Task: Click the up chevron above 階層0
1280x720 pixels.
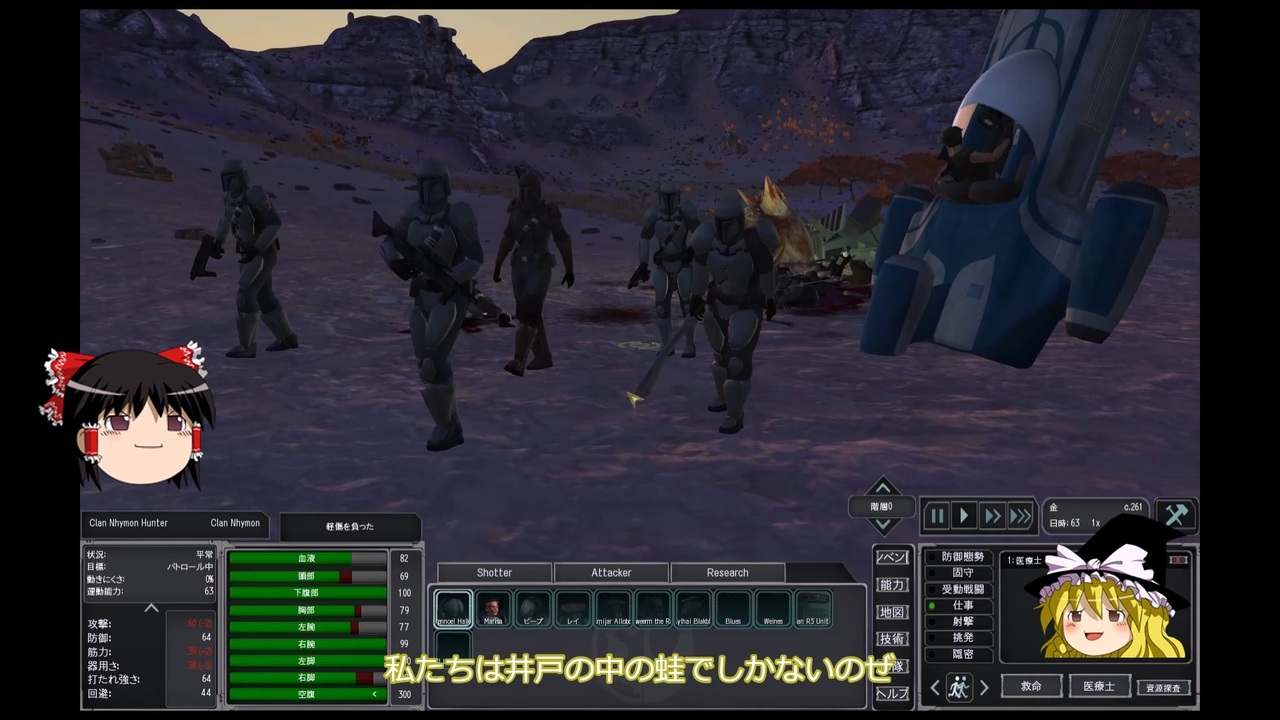Action: click(x=882, y=489)
